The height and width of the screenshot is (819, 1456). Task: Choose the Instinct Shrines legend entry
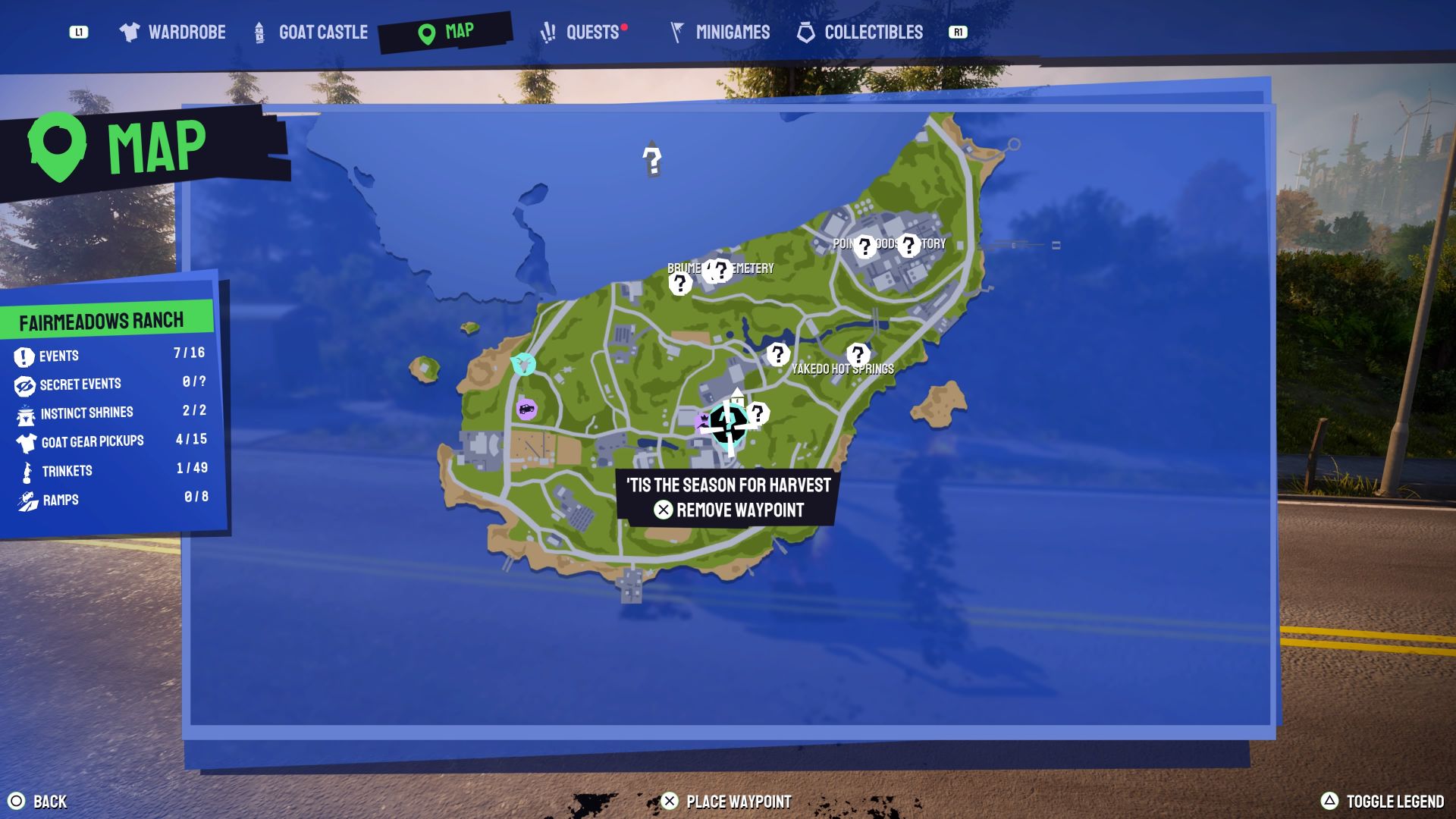pos(86,413)
